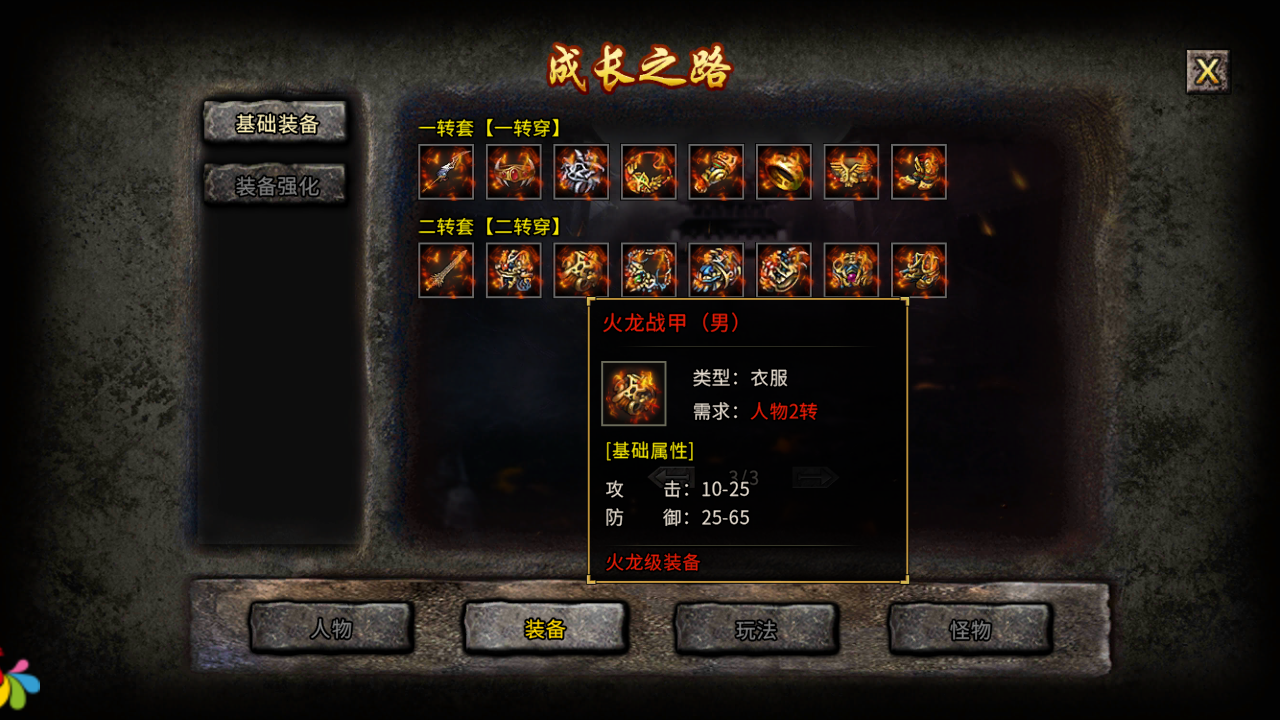Select the golden ring icon in 一转套 row
This screenshot has width=1280, height=720.
coord(783,173)
